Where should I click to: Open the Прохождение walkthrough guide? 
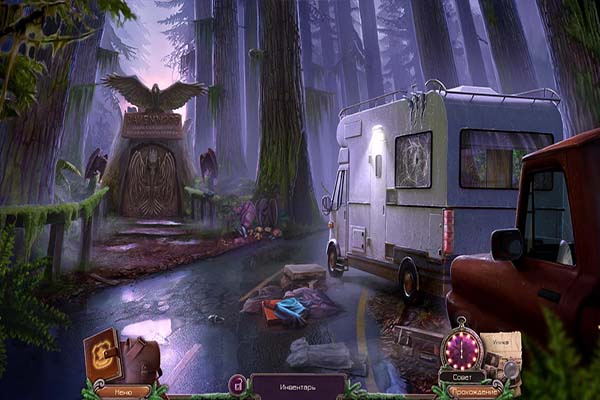(x=473, y=391)
